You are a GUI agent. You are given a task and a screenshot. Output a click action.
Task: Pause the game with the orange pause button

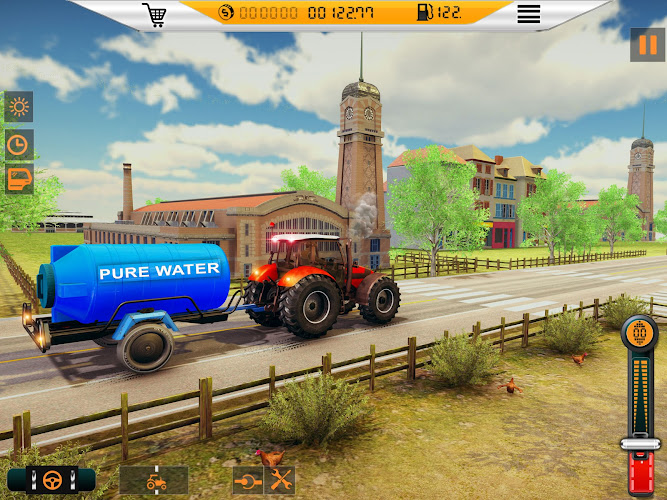coord(647,45)
